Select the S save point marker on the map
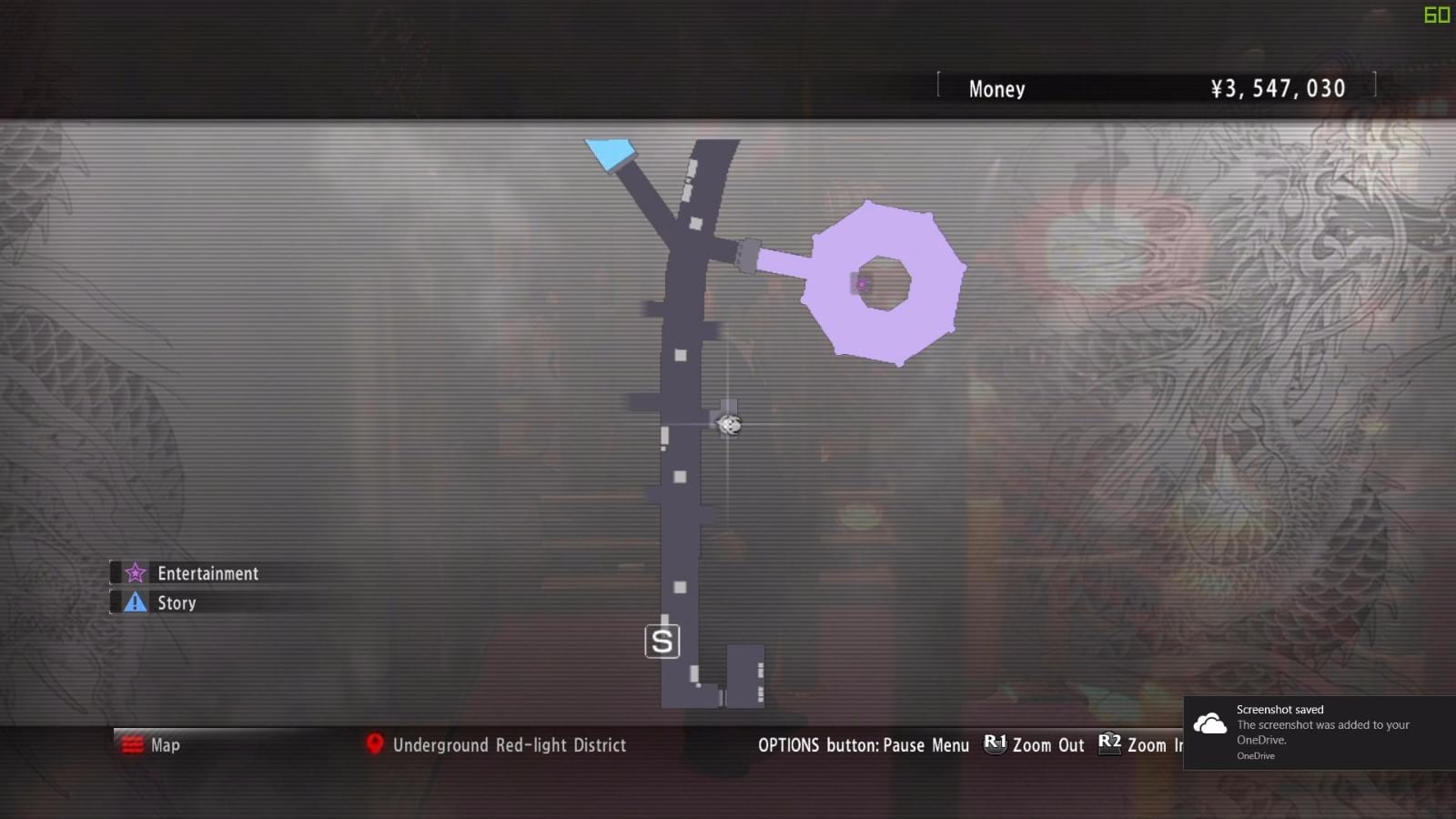The height and width of the screenshot is (819, 1456). [663, 641]
